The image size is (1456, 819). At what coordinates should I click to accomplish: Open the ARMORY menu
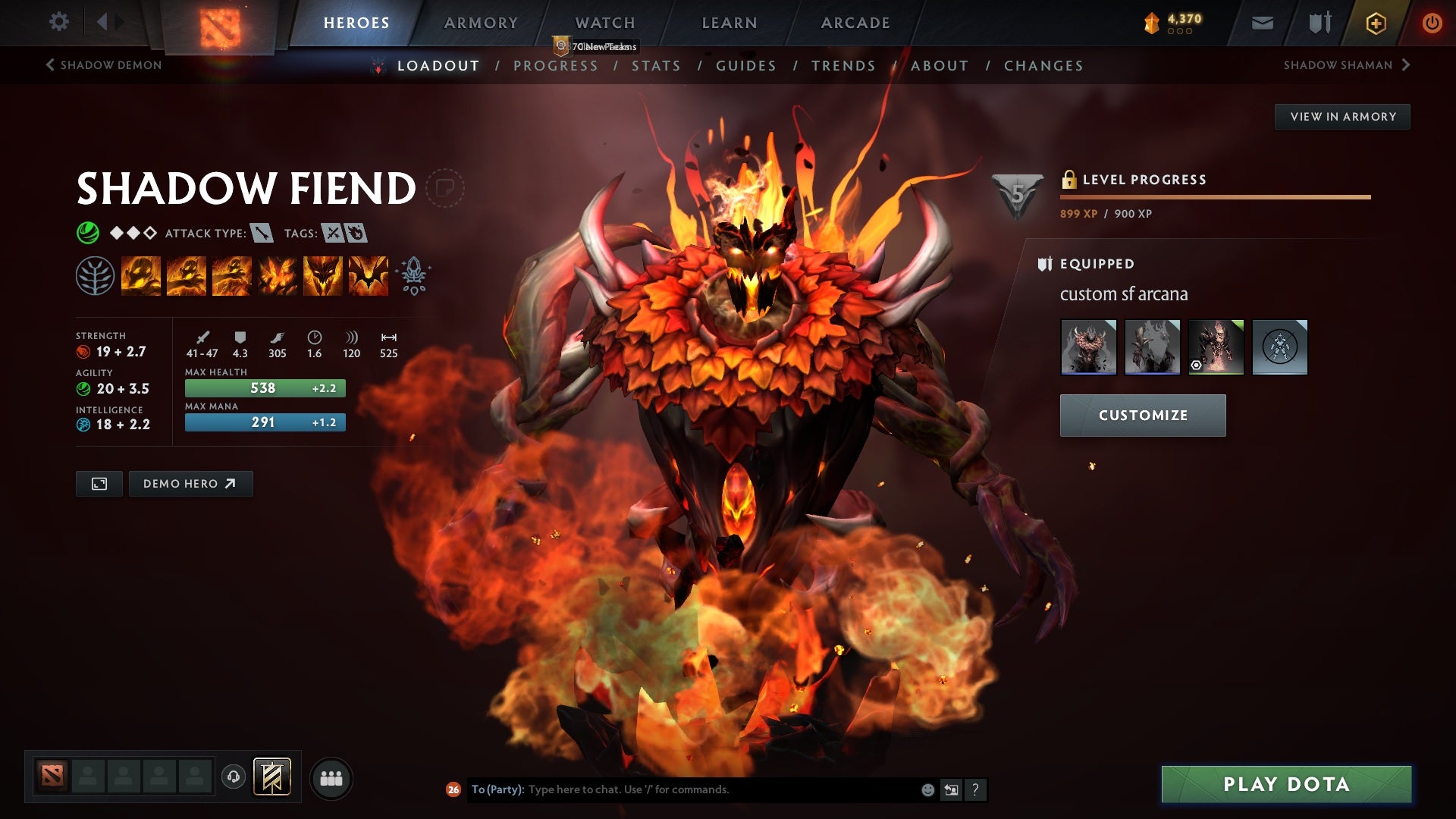click(481, 23)
